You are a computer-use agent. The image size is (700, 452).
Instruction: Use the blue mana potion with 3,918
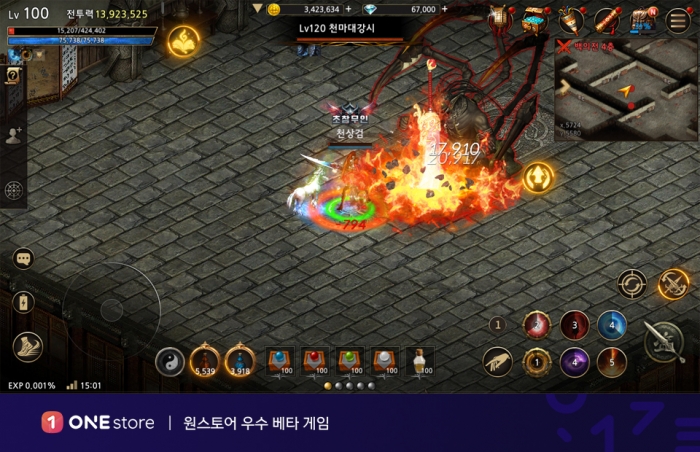240,360
